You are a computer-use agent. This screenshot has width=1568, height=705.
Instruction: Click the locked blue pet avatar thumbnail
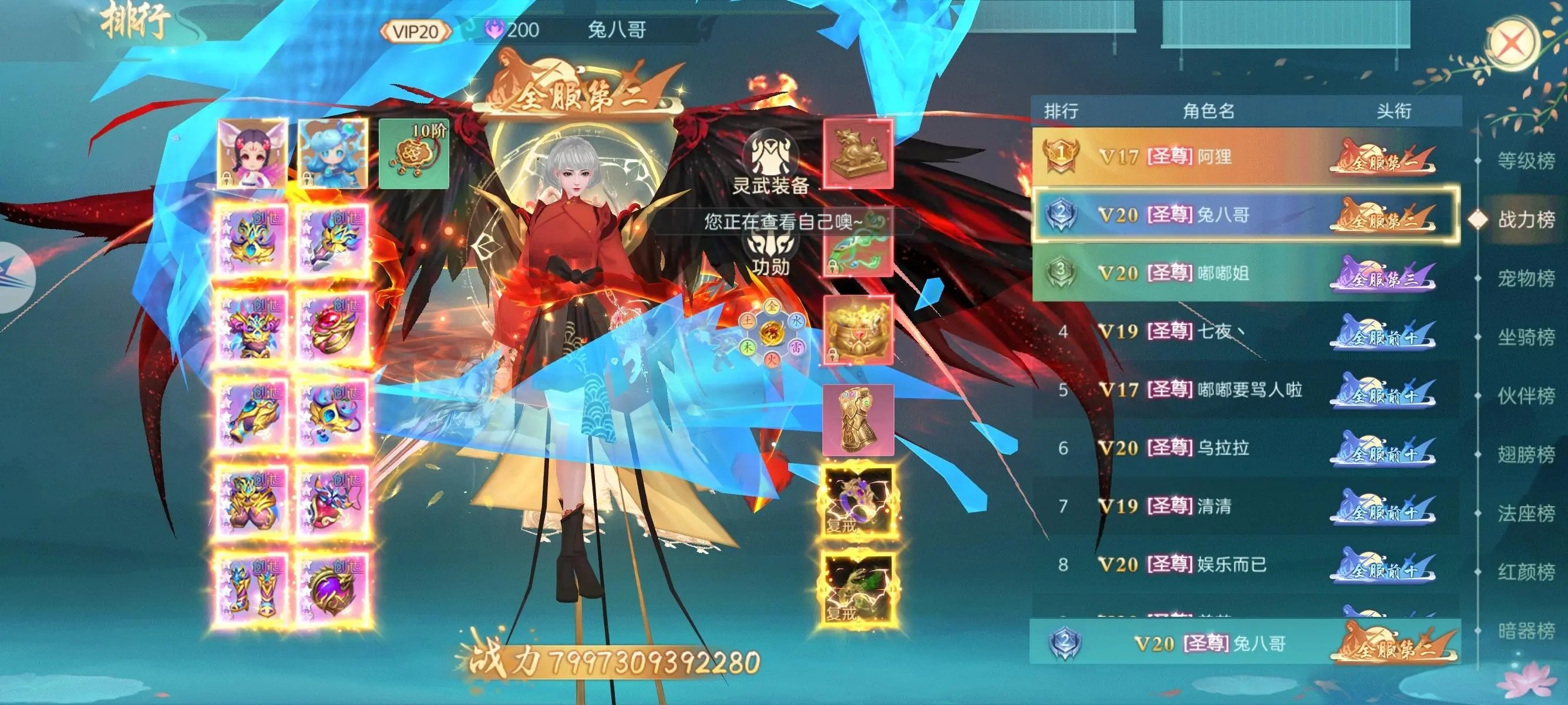(x=334, y=156)
